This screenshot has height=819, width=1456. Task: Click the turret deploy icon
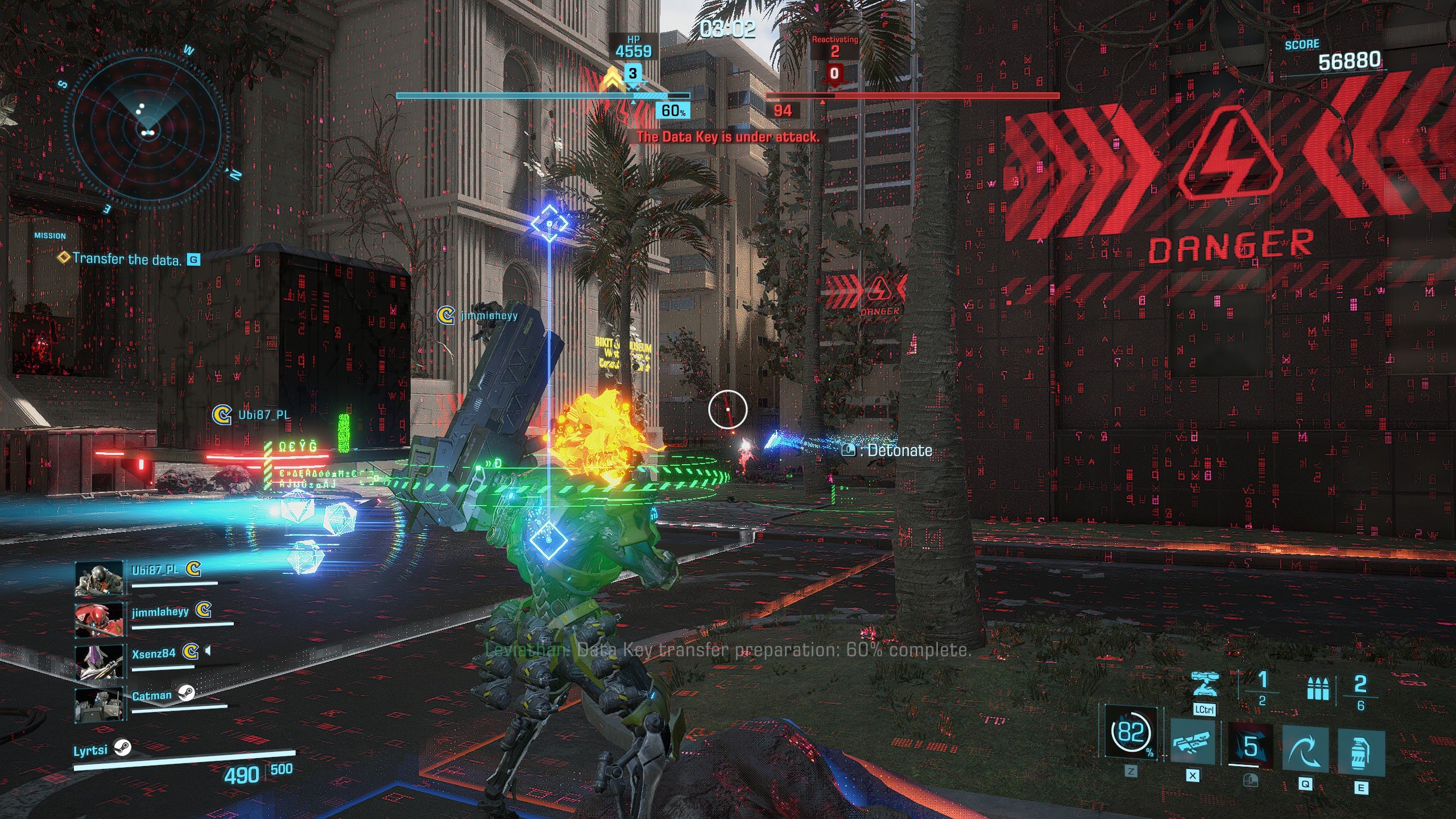1203,685
